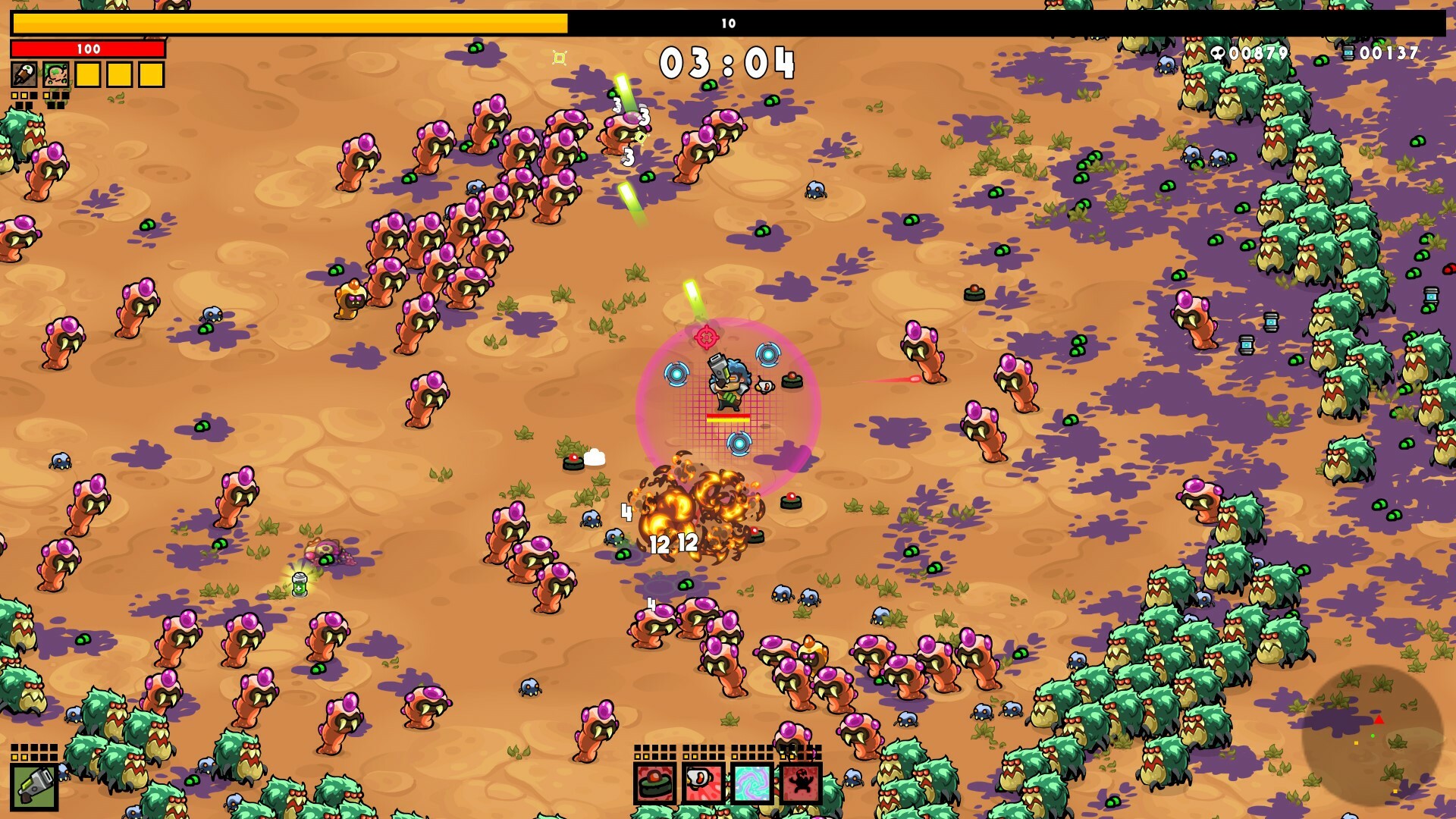Select the first empty yellow equipment slot
This screenshot has width=1456, height=819.
click(x=88, y=74)
